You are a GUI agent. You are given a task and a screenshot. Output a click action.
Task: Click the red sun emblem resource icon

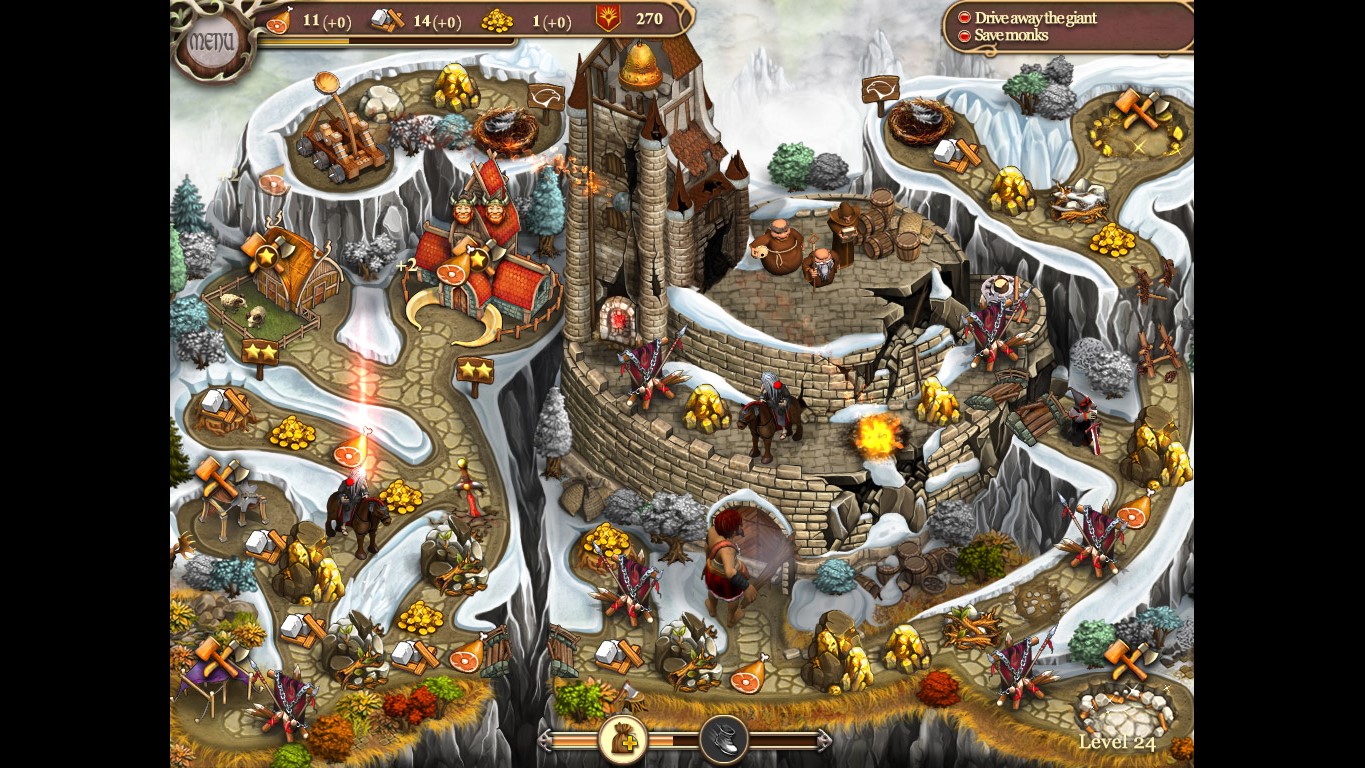click(x=604, y=18)
